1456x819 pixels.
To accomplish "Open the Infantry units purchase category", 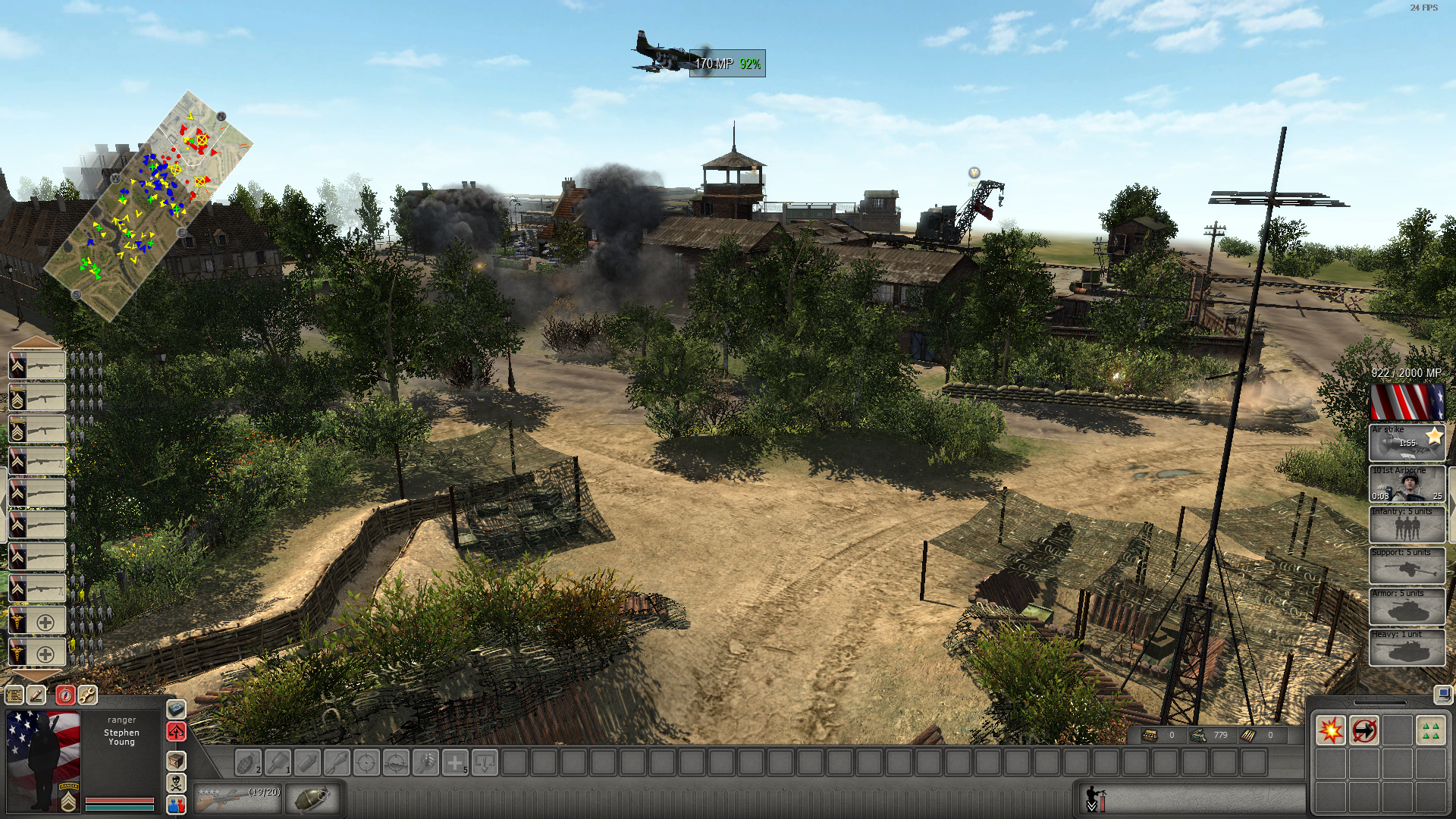I will click(1407, 525).
